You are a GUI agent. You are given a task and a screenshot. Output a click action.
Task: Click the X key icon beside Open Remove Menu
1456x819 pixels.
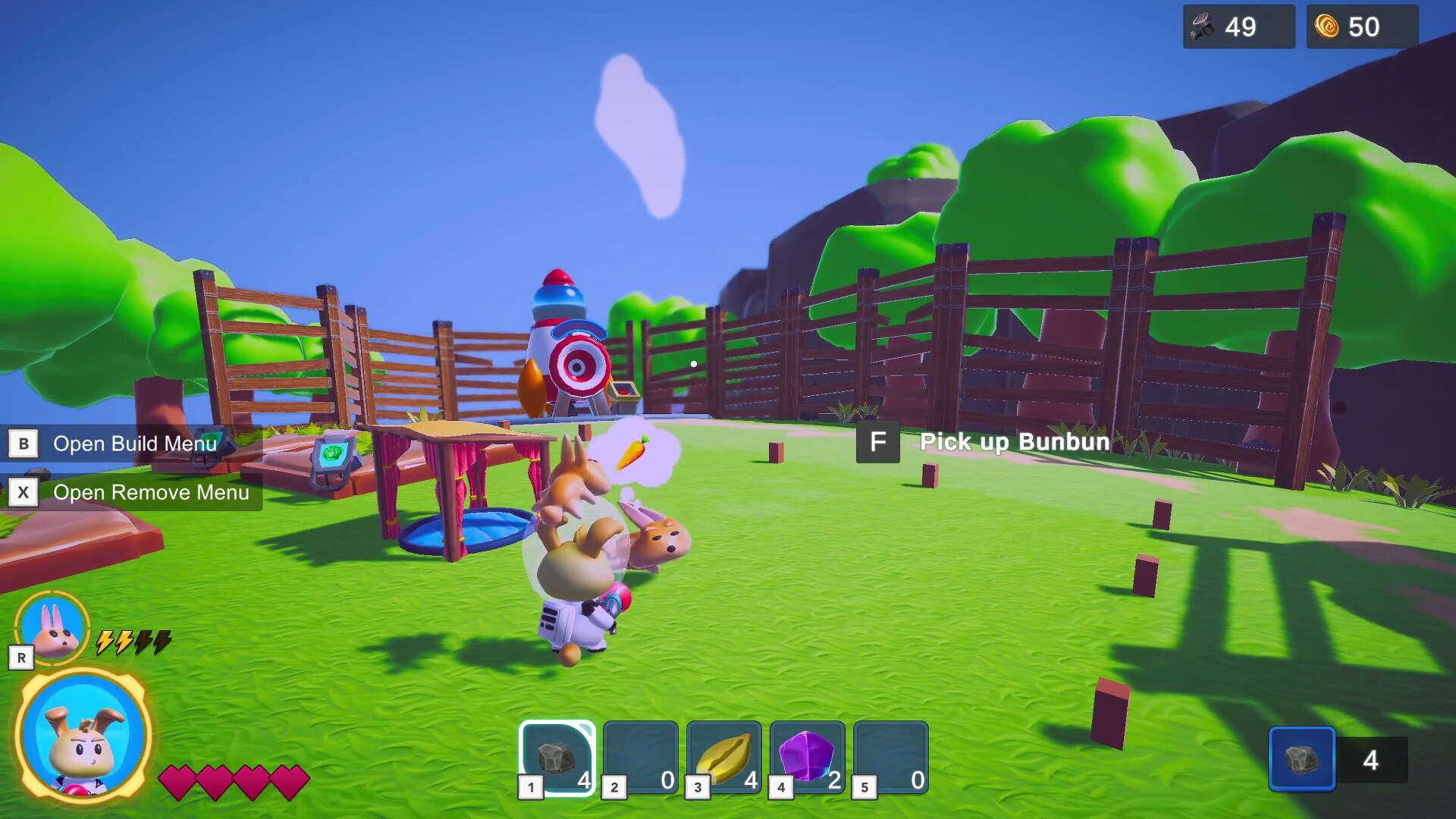pos(24,492)
